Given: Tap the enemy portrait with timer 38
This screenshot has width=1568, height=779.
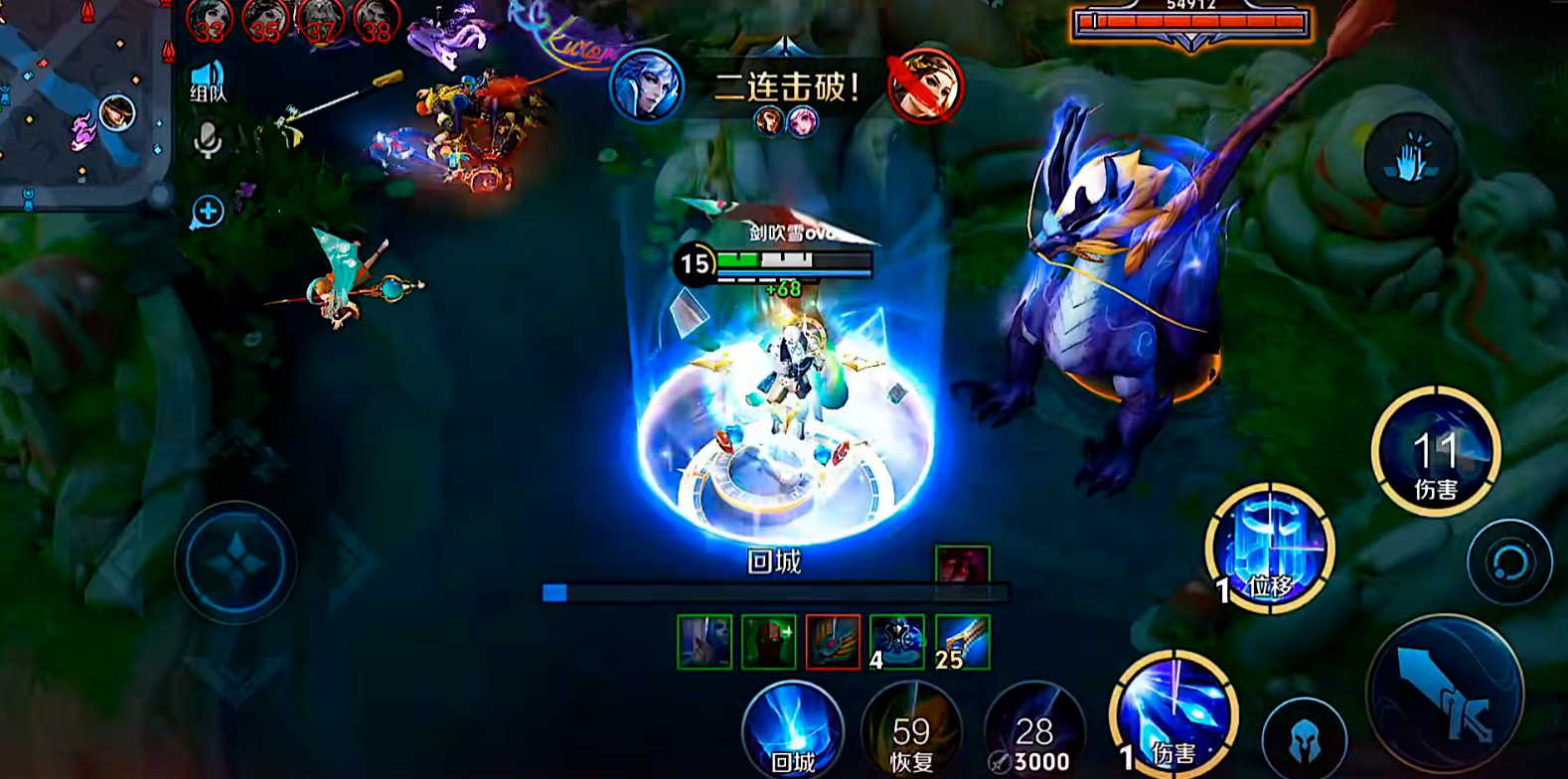Looking at the screenshot, I should click(x=377, y=20).
